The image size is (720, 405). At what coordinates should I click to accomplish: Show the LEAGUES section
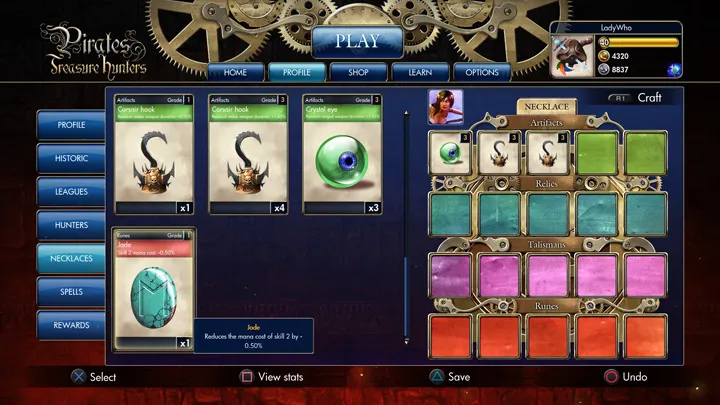71,191
